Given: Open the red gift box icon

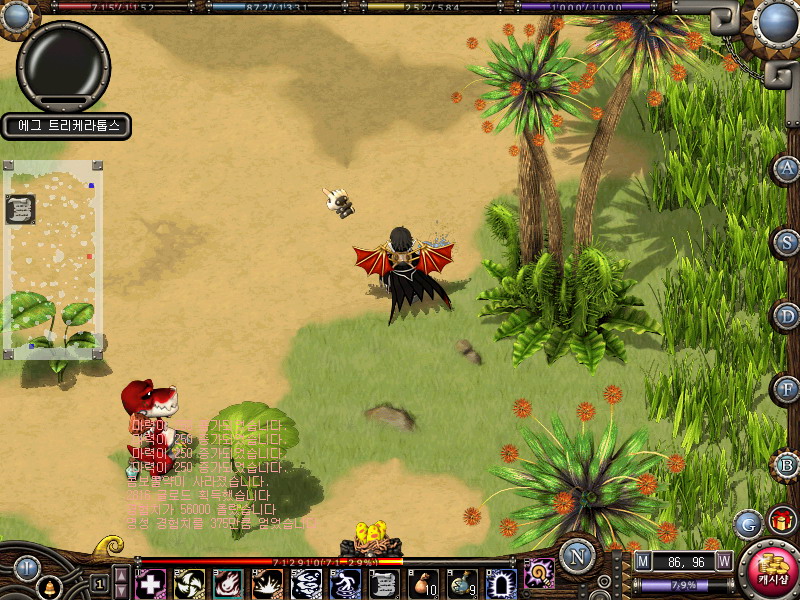Looking at the screenshot, I should tap(781, 520).
